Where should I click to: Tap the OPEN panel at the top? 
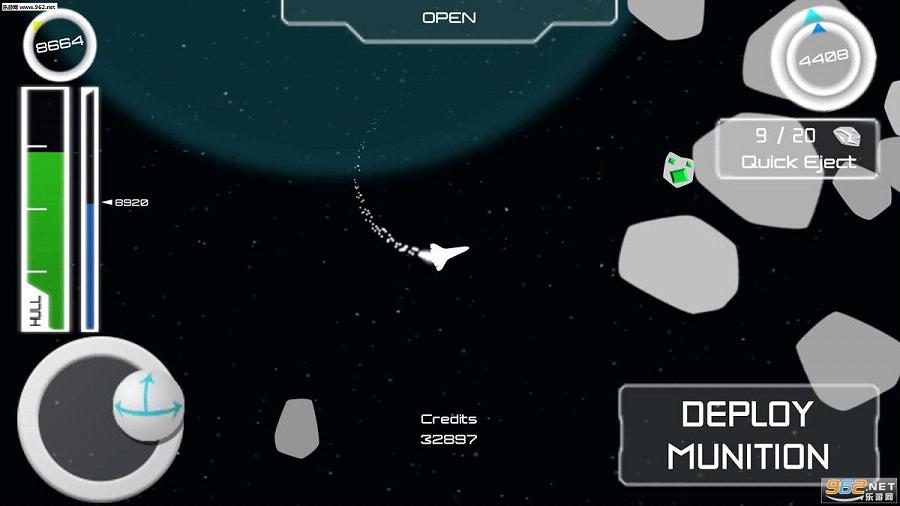pos(449,18)
